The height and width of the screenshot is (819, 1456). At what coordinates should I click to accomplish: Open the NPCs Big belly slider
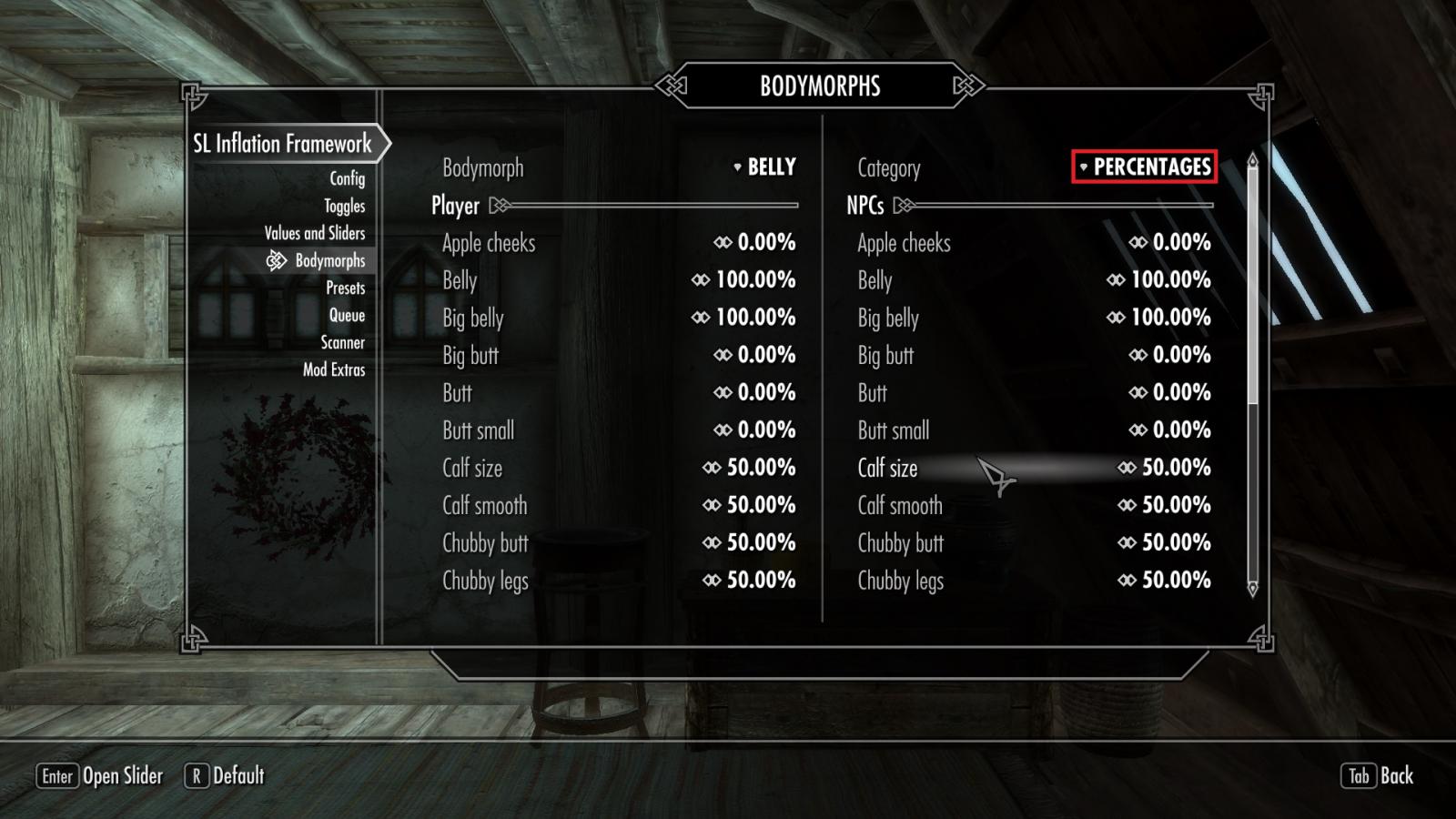pos(1158,318)
